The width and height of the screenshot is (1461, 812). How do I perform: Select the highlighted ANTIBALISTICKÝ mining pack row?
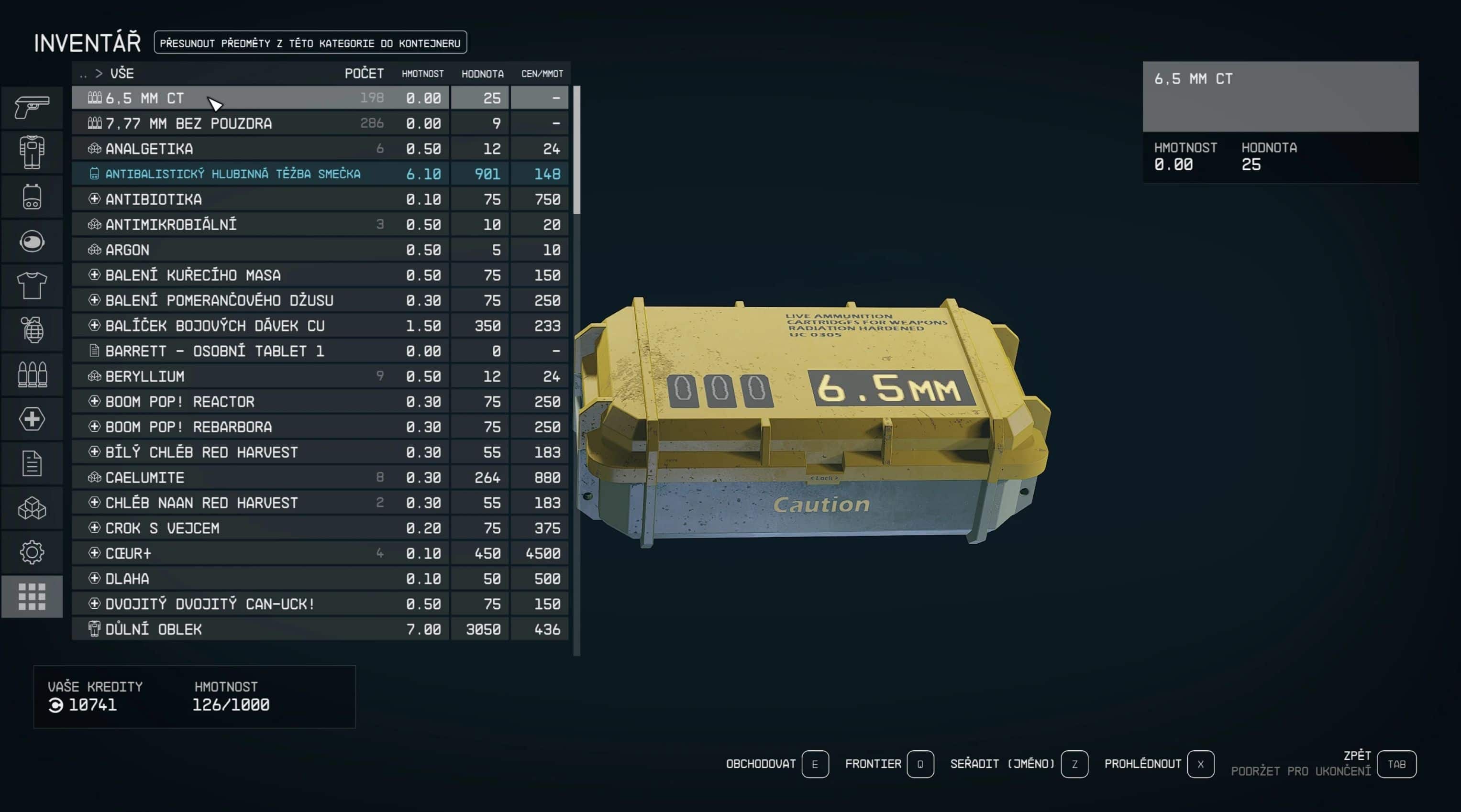[261, 174]
